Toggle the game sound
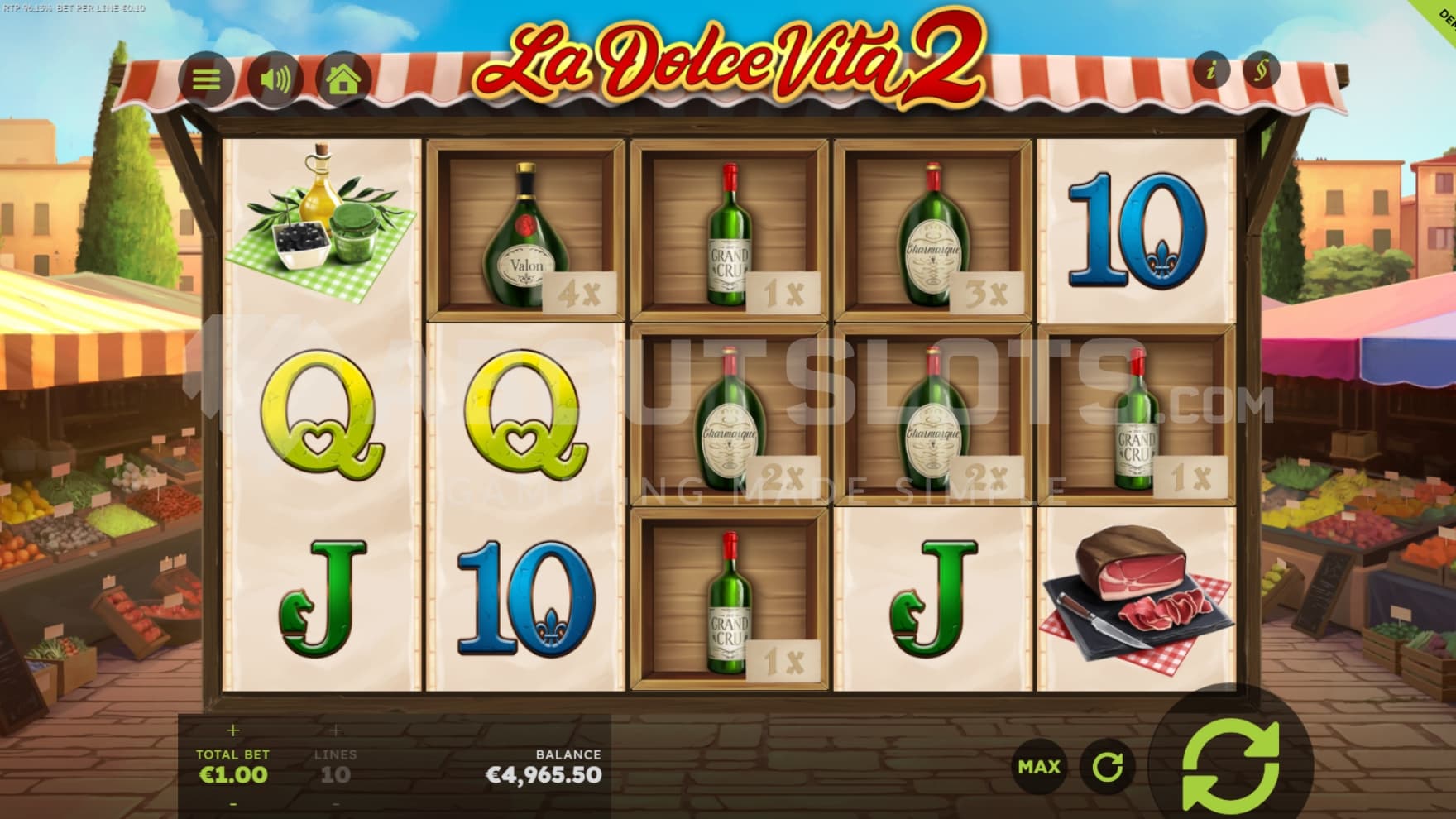Viewport: 1456px width, 819px height. pos(275,79)
